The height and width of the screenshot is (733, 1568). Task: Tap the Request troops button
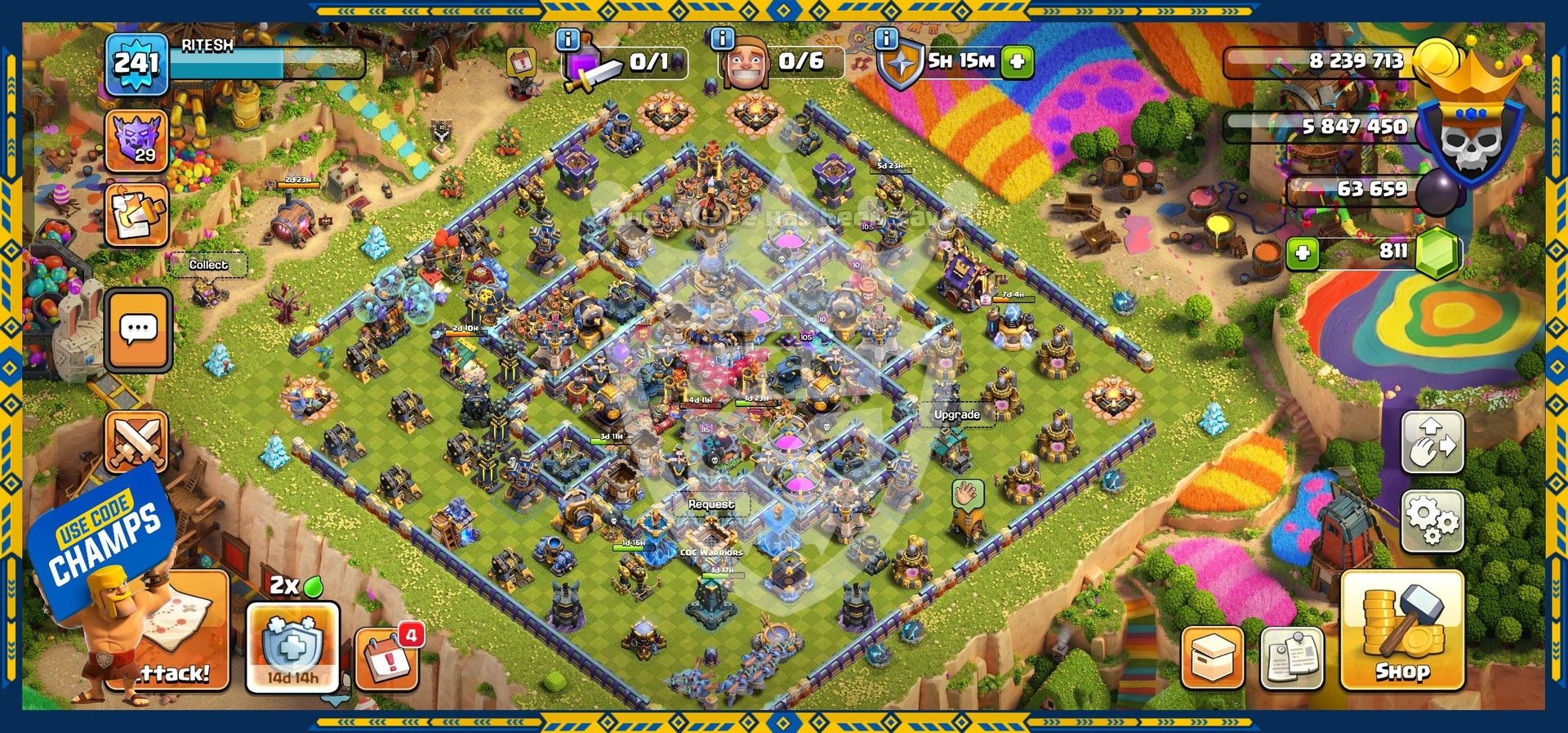click(x=710, y=505)
